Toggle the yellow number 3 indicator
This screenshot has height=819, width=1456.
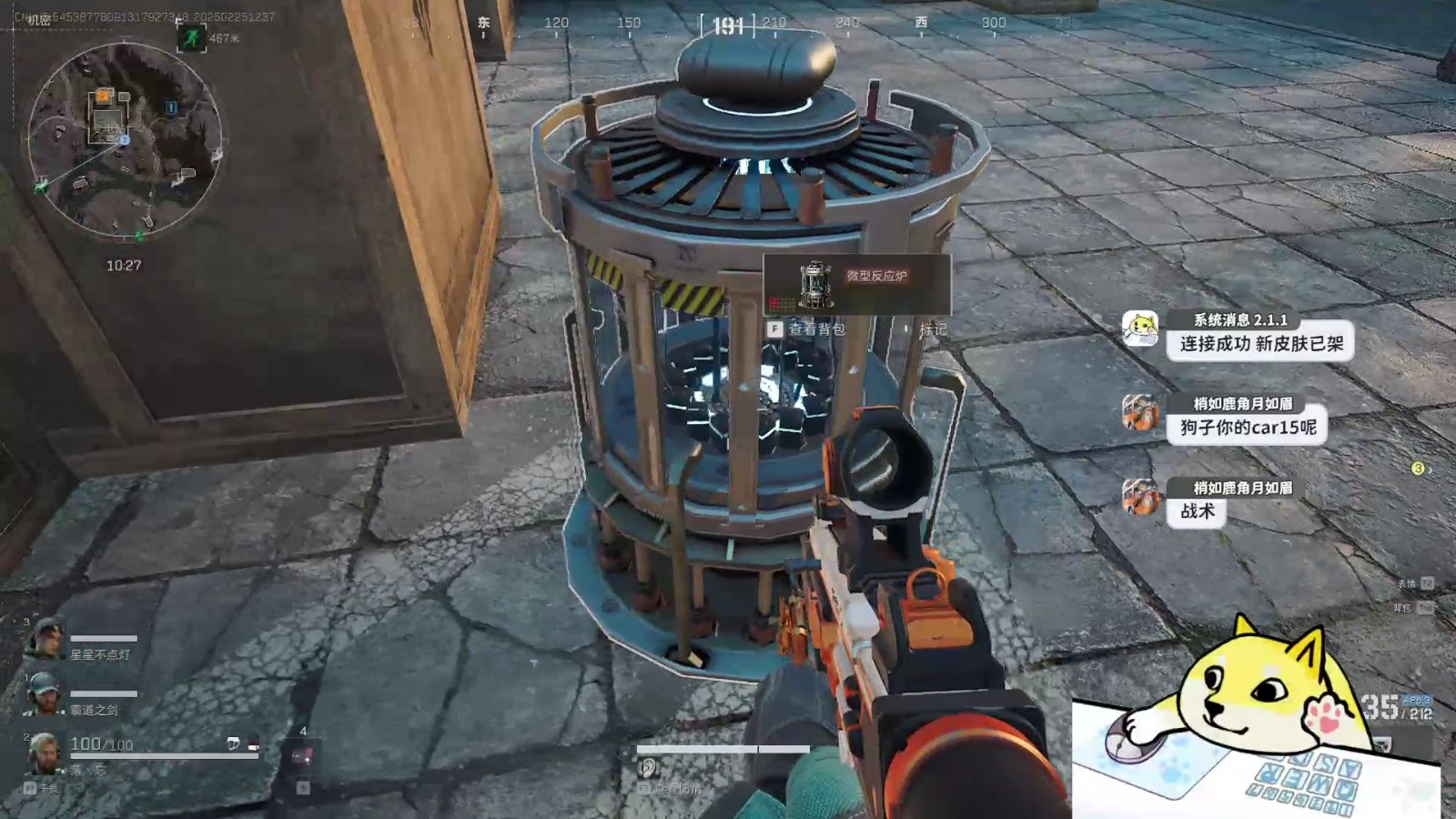(1419, 467)
